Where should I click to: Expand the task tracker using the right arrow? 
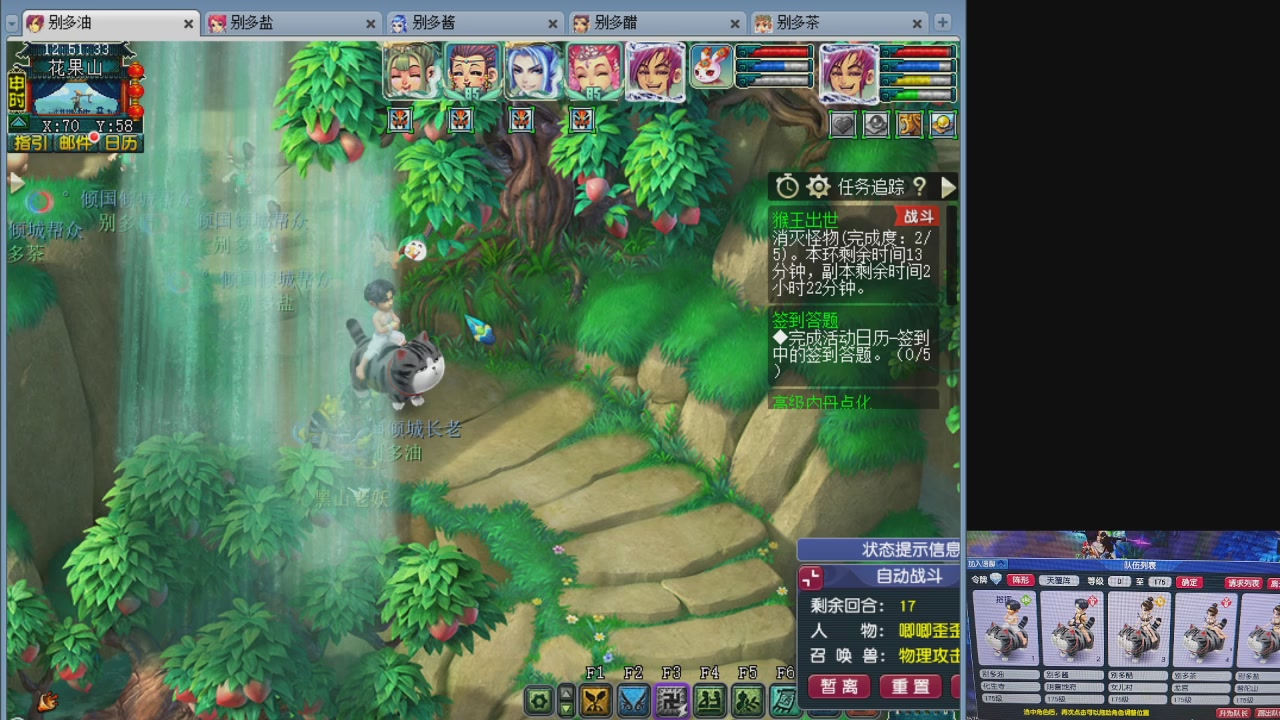click(948, 187)
